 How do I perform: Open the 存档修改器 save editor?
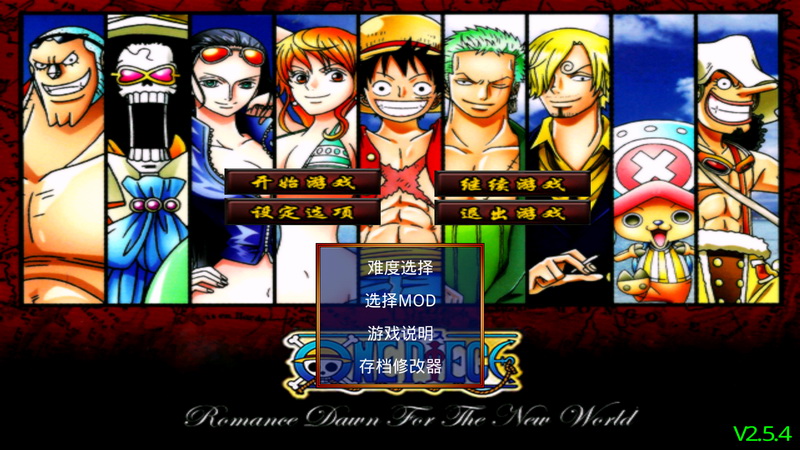pos(400,366)
